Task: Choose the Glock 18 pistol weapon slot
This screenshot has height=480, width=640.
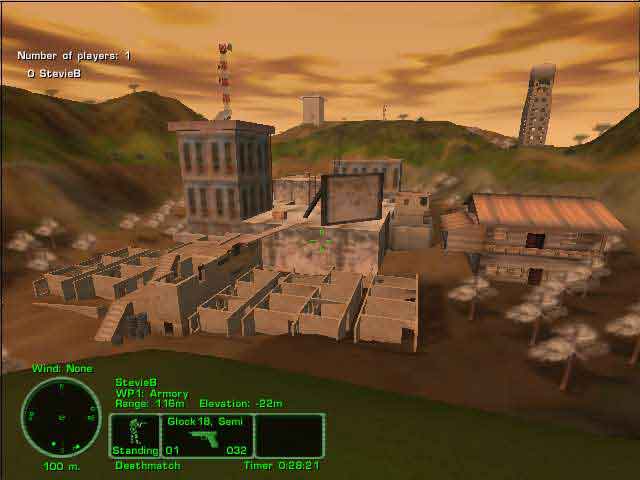Action: [207, 436]
